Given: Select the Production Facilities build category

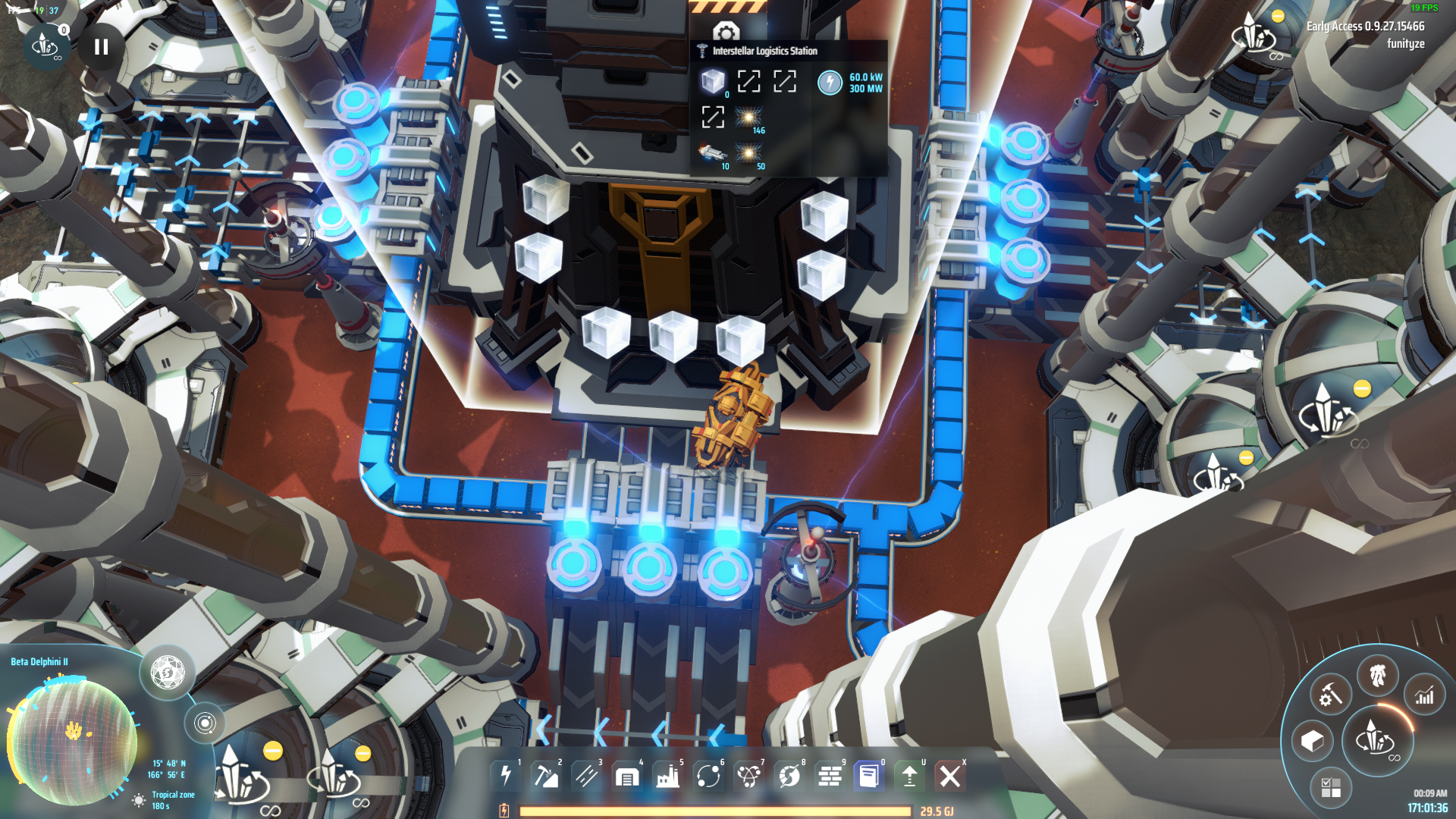Looking at the screenshot, I should 667,776.
